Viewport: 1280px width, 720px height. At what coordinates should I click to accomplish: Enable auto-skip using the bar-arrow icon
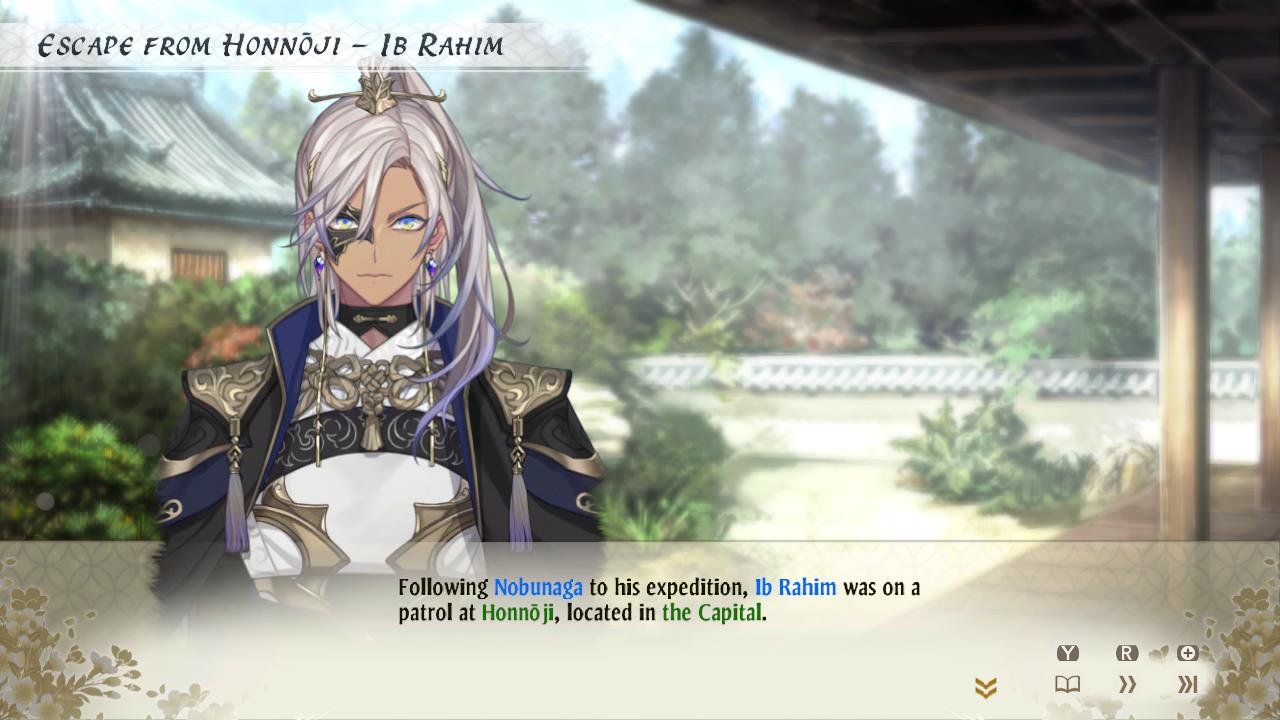click(x=1190, y=684)
